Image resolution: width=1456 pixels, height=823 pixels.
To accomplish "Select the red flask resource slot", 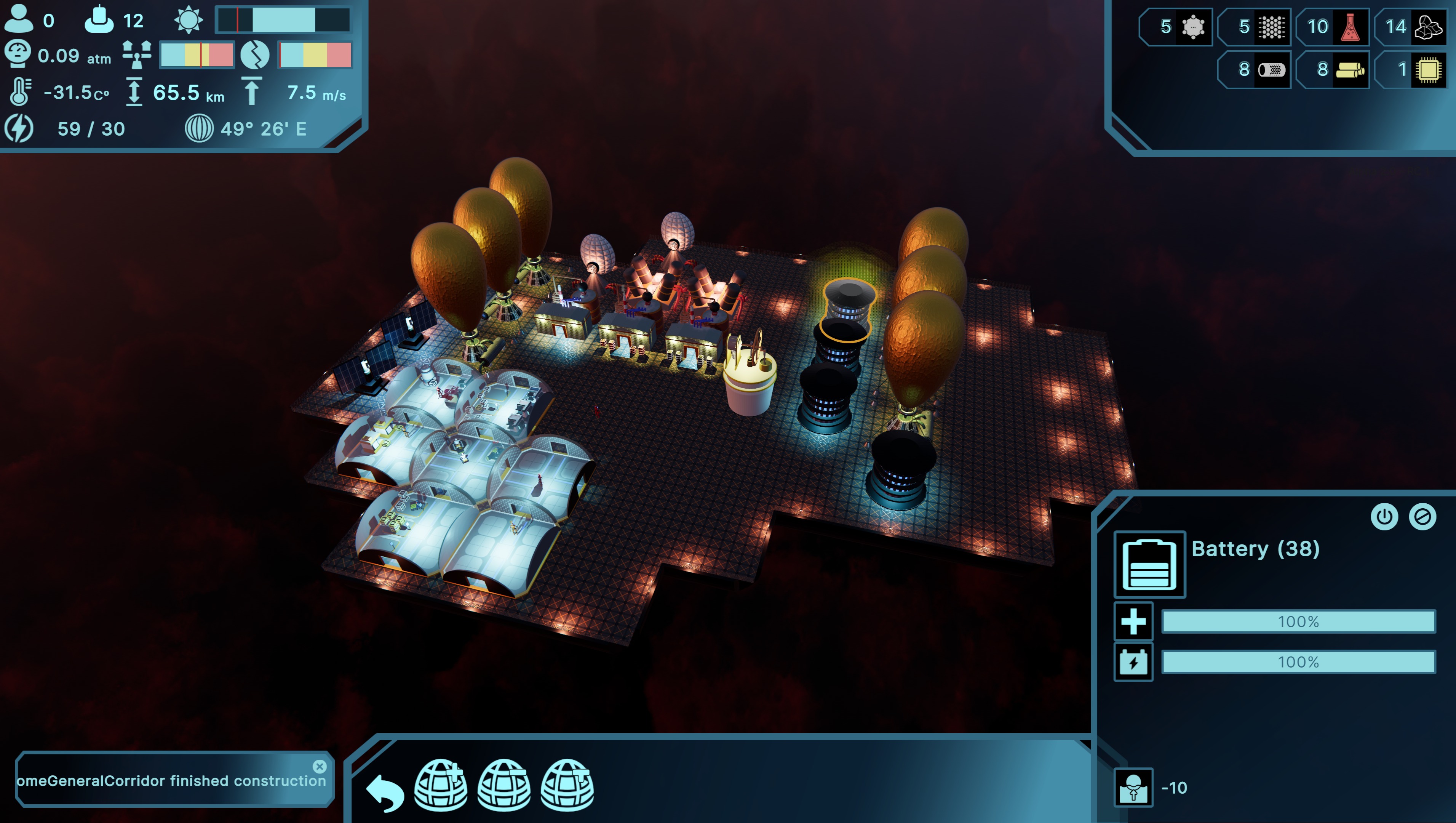I will coord(1349,27).
